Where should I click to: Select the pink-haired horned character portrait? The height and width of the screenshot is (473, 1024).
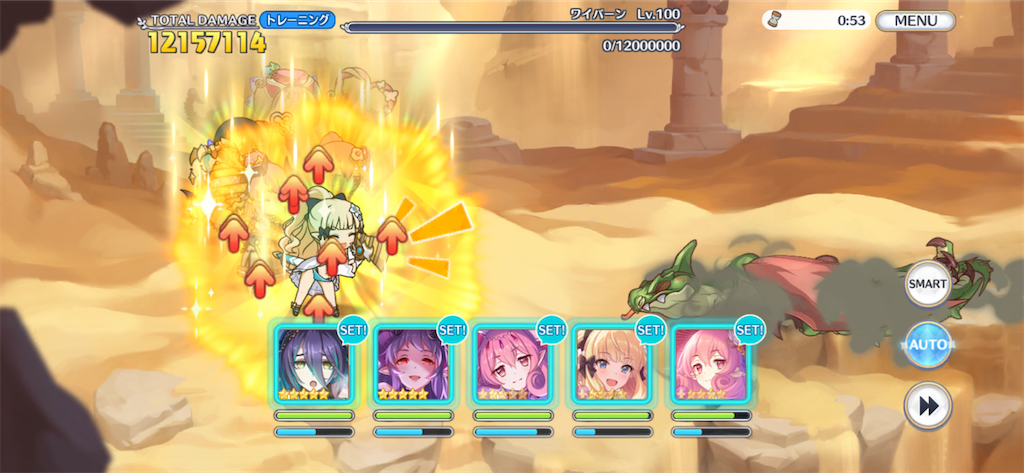point(513,364)
